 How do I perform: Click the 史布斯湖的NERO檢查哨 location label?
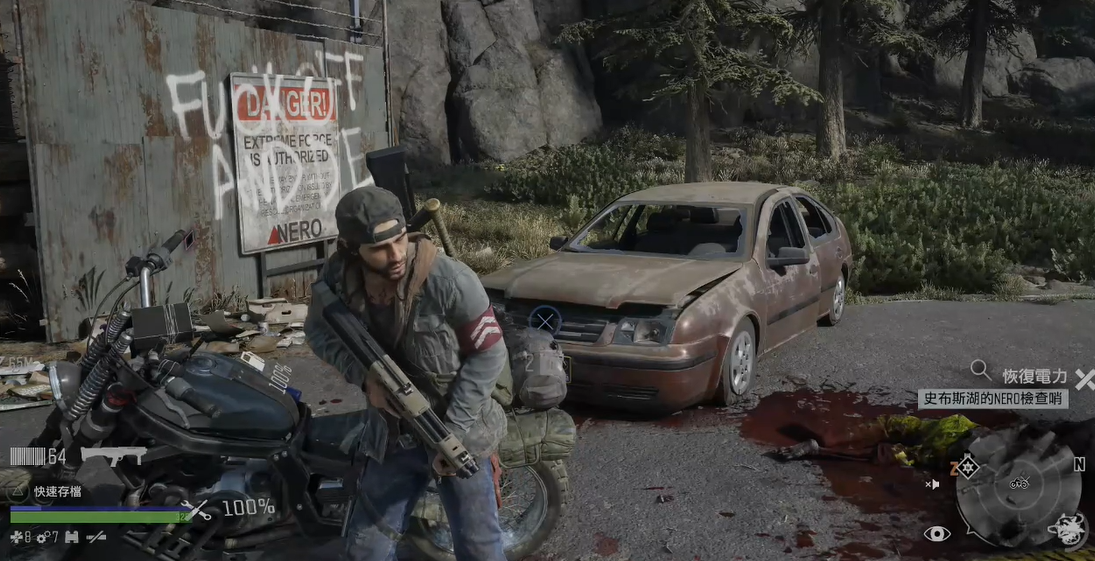click(992, 399)
